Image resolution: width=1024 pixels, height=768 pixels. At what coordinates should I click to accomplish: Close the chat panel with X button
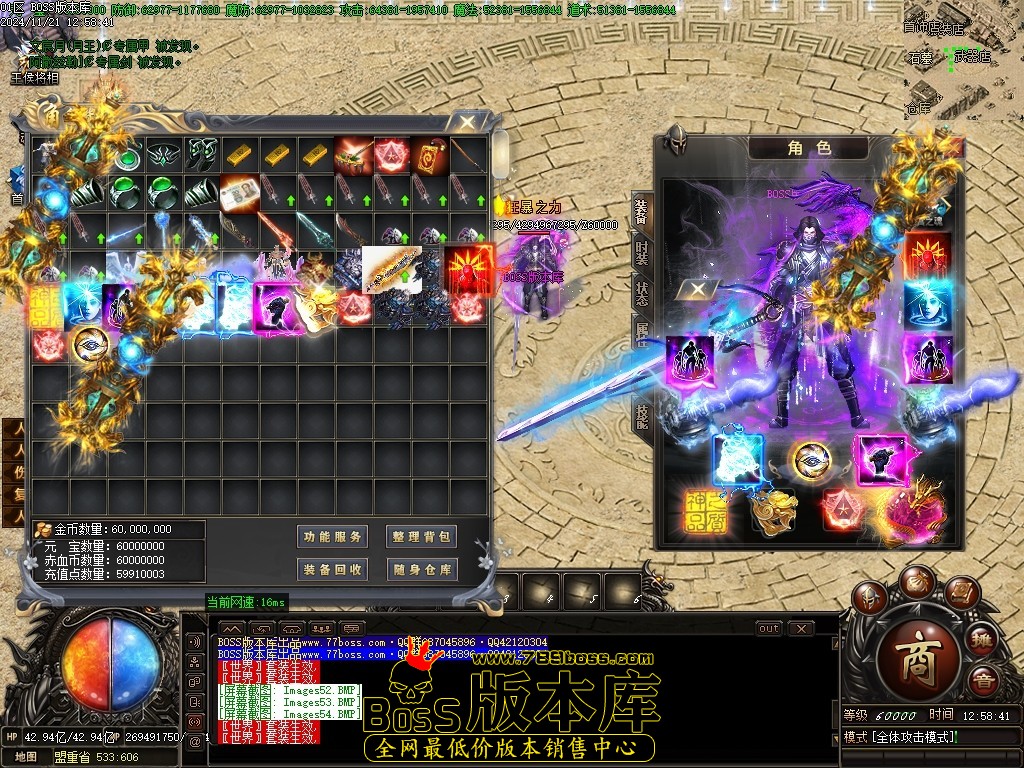click(801, 629)
